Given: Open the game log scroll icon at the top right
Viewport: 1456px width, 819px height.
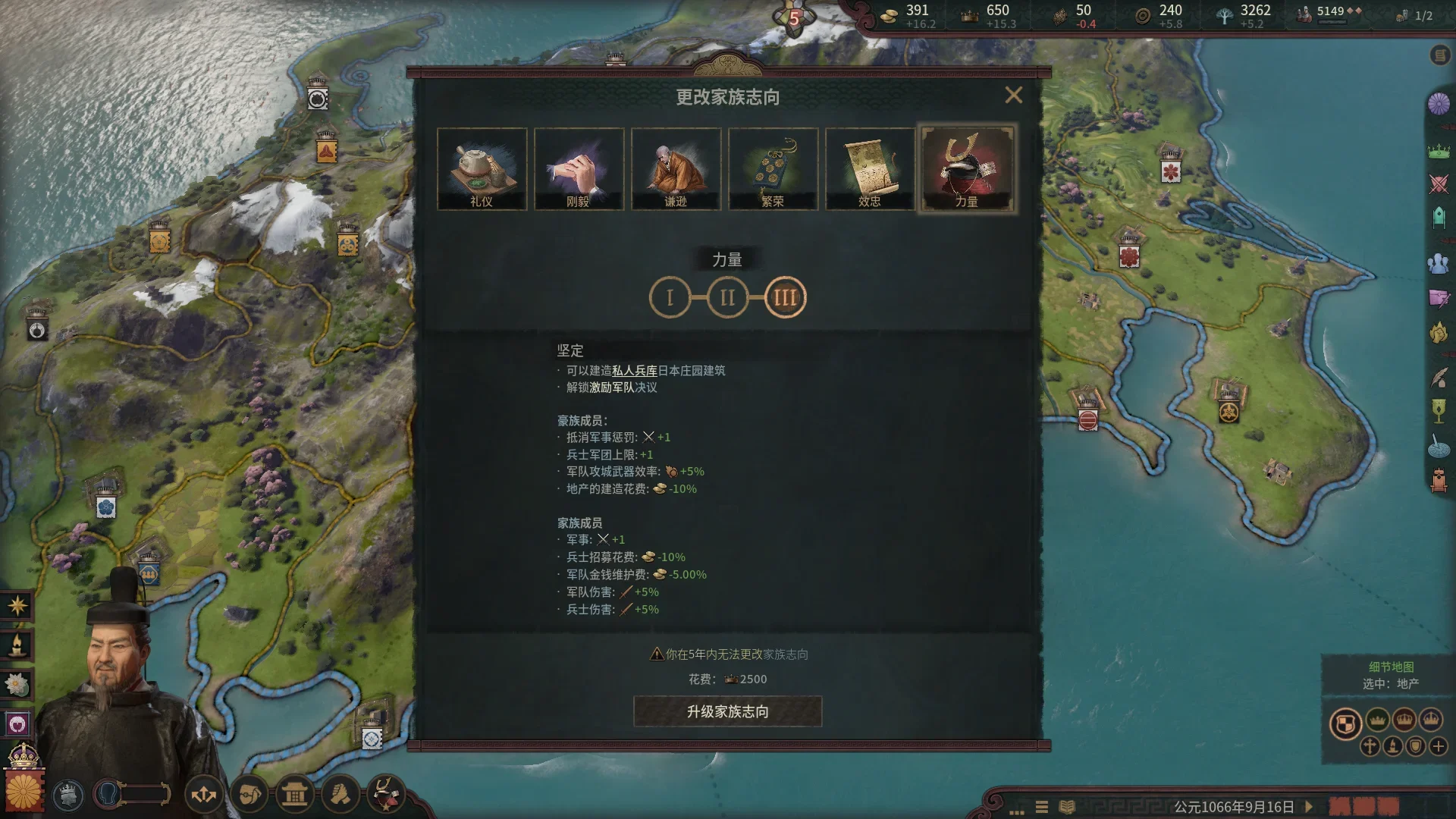Looking at the screenshot, I should coord(1440,55).
